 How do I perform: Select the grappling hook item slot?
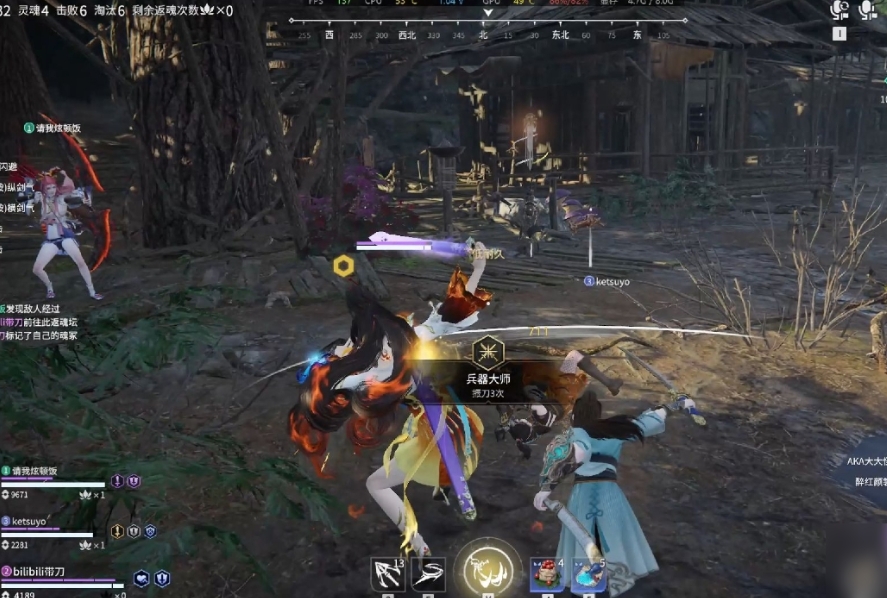[x=387, y=574]
